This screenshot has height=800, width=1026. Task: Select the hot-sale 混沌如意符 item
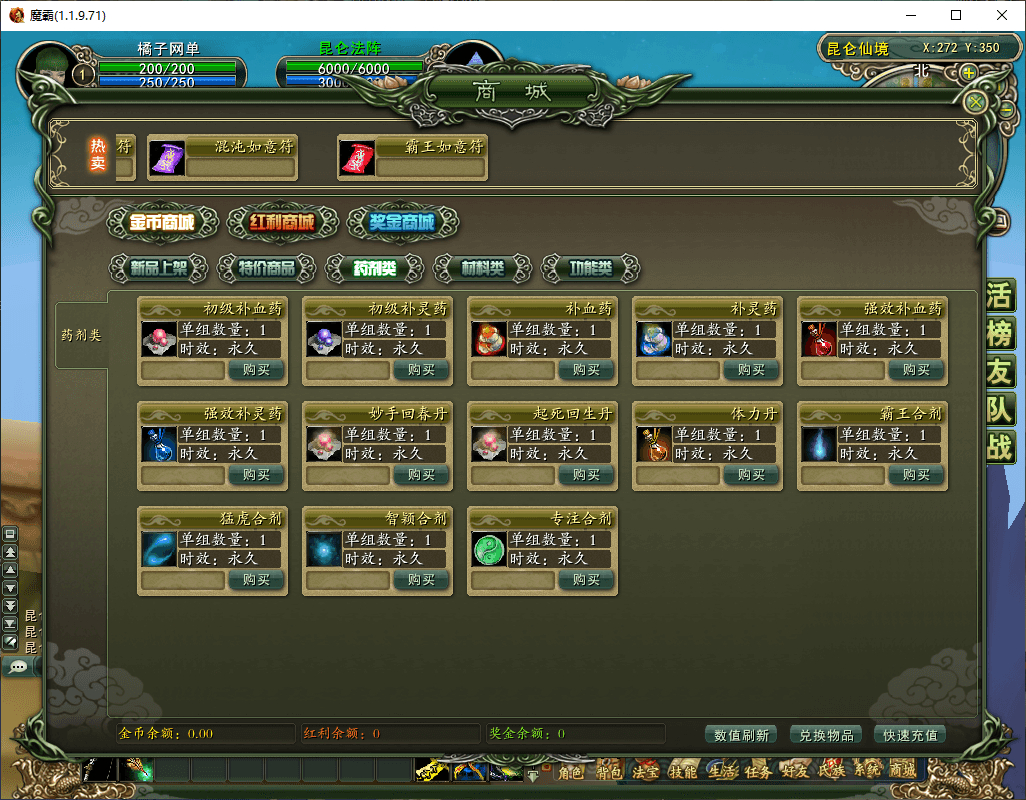[x=167, y=158]
